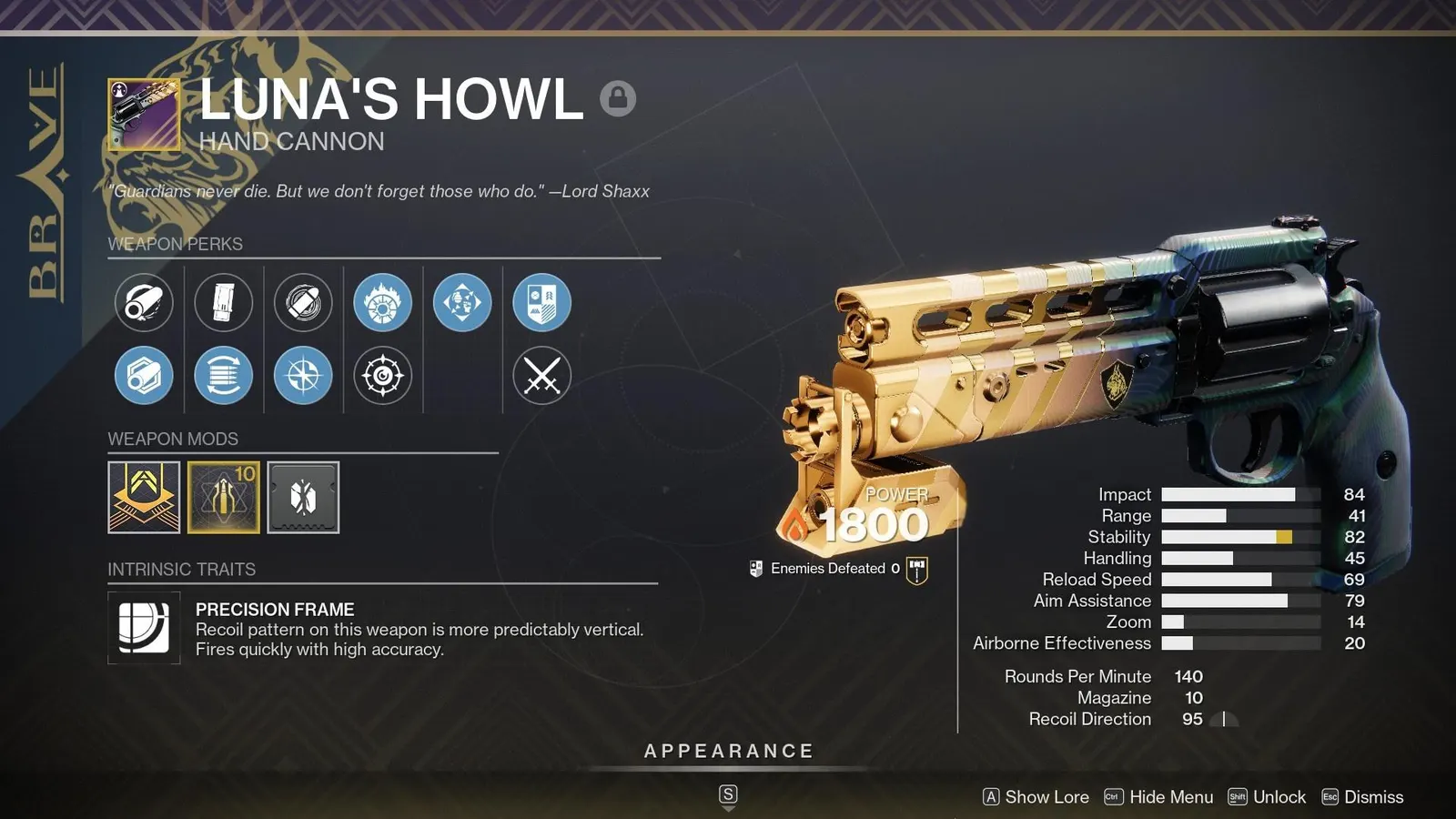Click the Precision Frame intrinsic trait icon

pyautogui.click(x=144, y=628)
